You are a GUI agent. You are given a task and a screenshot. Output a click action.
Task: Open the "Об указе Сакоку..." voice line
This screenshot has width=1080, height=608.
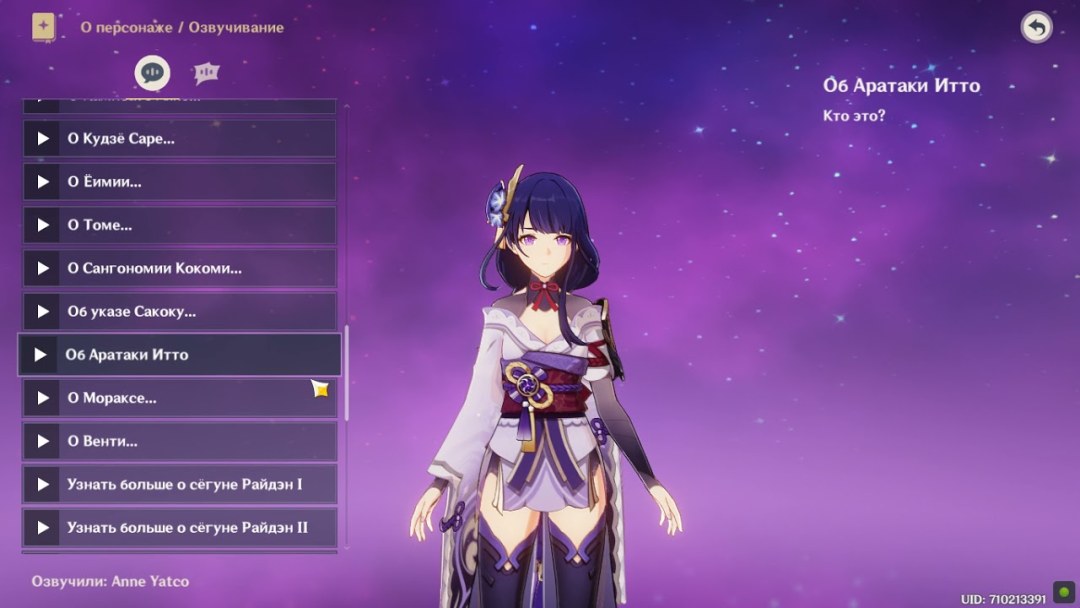(x=180, y=311)
